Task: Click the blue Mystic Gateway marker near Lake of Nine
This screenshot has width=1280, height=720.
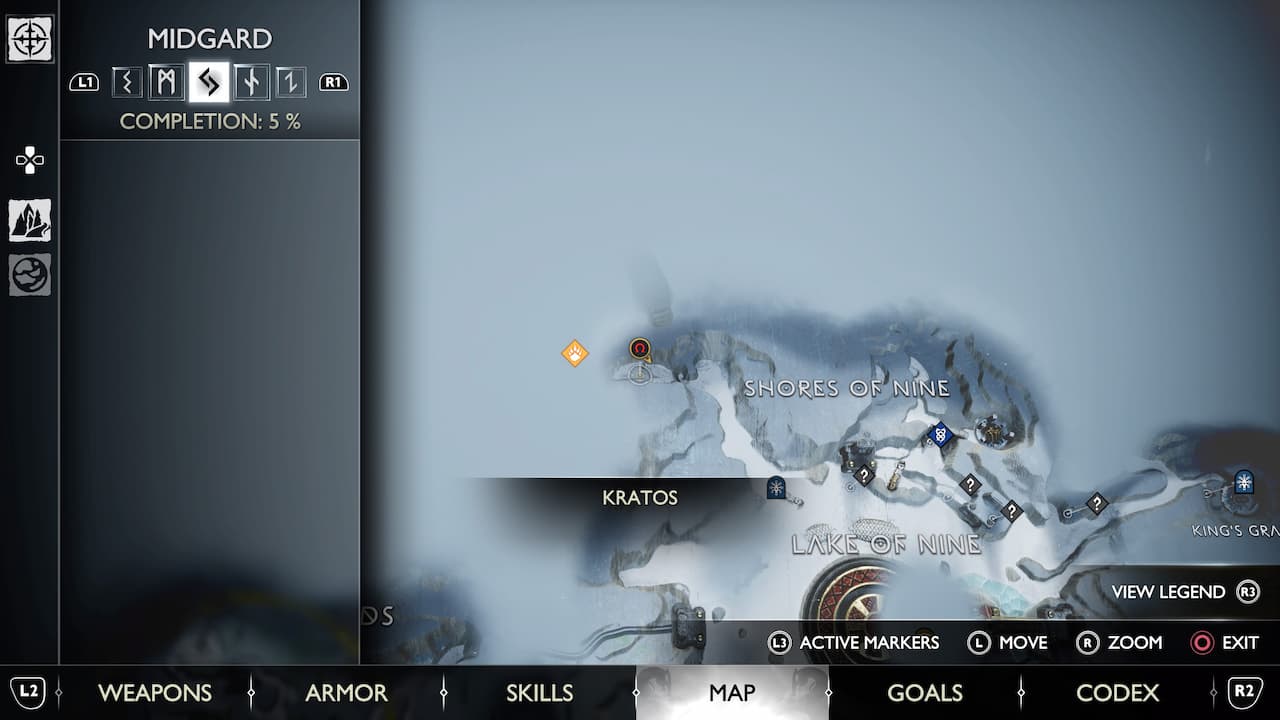Action: click(777, 489)
